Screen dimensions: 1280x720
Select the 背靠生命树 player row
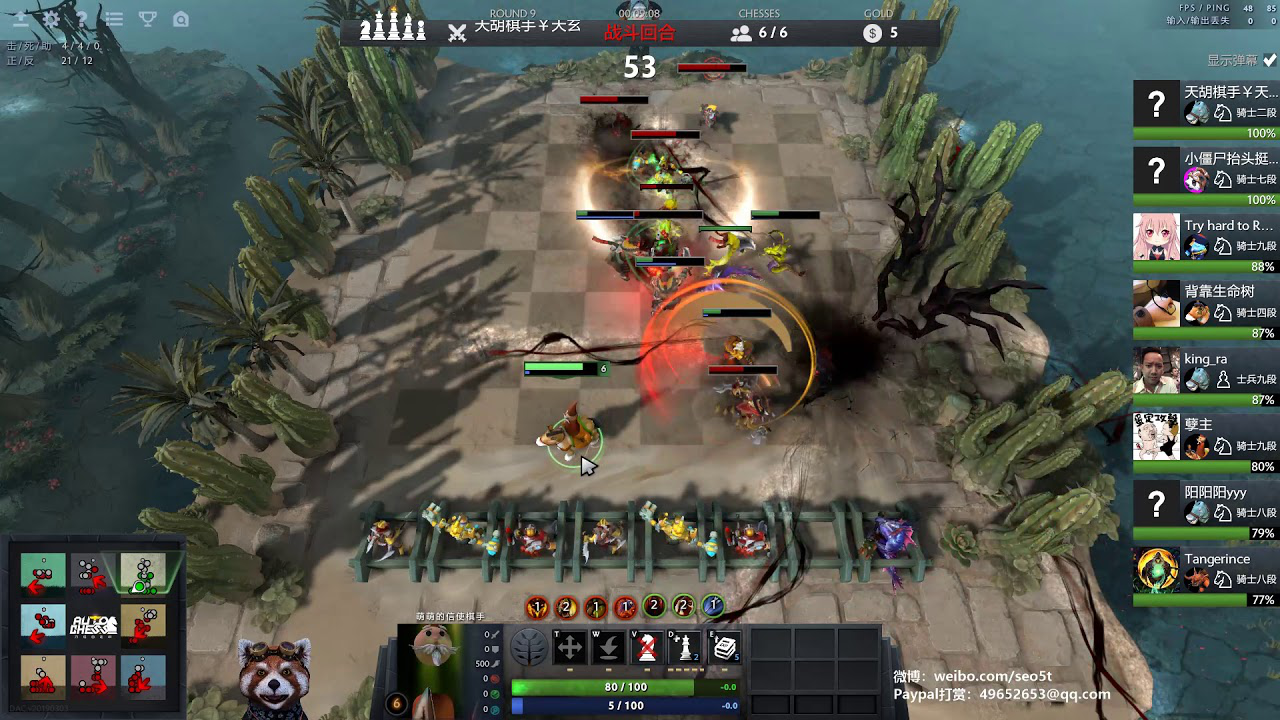[x=1205, y=303]
